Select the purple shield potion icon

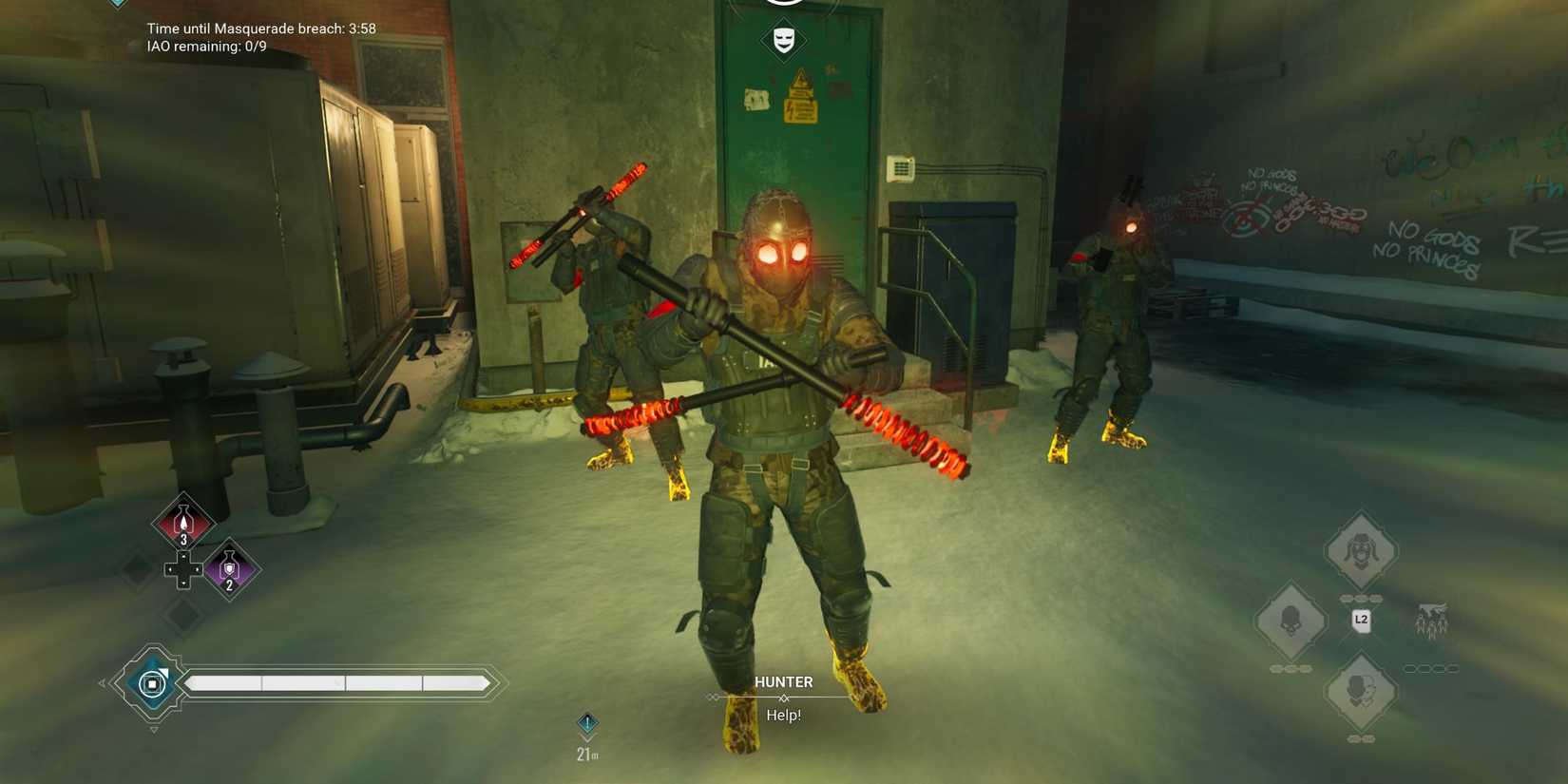(x=229, y=568)
